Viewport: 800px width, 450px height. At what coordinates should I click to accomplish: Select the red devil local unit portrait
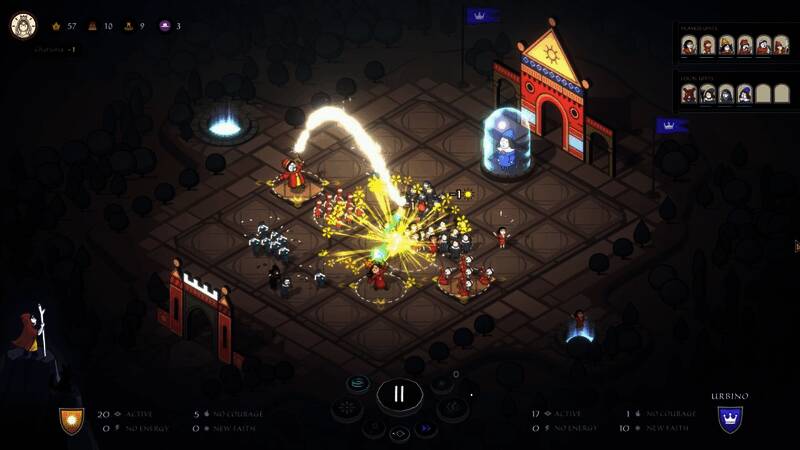[x=689, y=94]
